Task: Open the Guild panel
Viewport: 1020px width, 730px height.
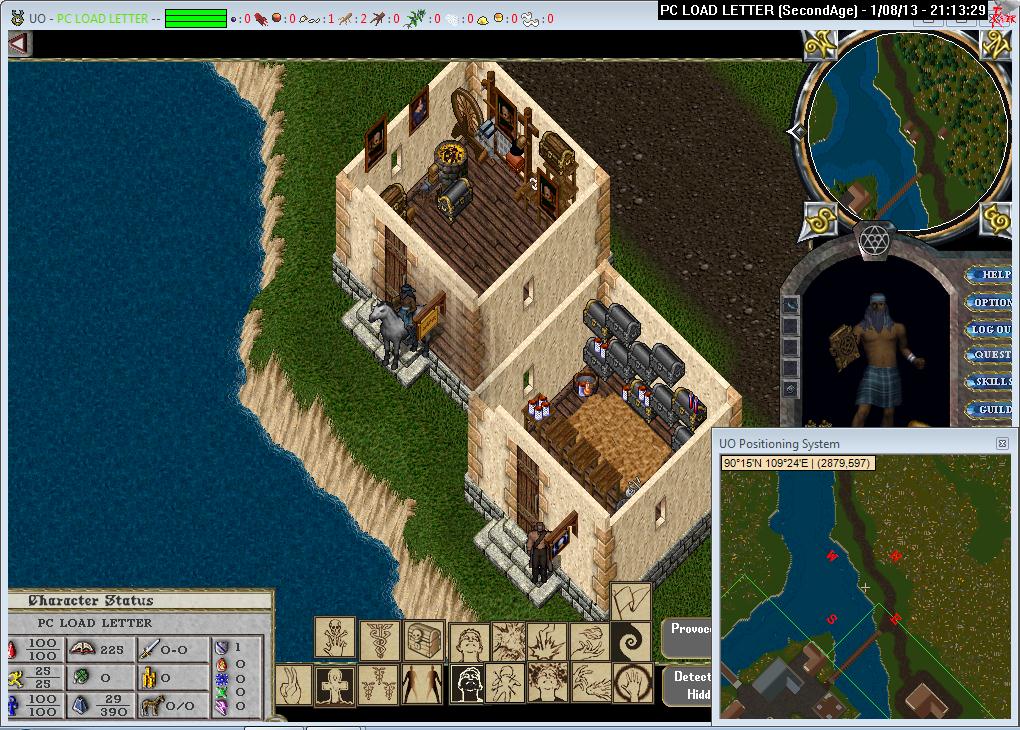Action: 990,409
